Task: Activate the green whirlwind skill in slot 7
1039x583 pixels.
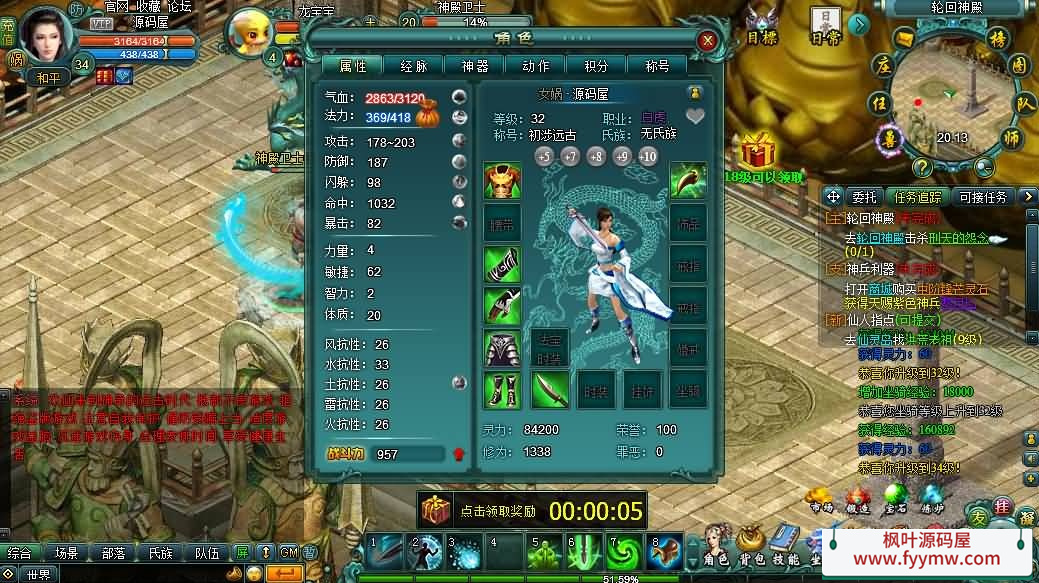Action: click(625, 551)
